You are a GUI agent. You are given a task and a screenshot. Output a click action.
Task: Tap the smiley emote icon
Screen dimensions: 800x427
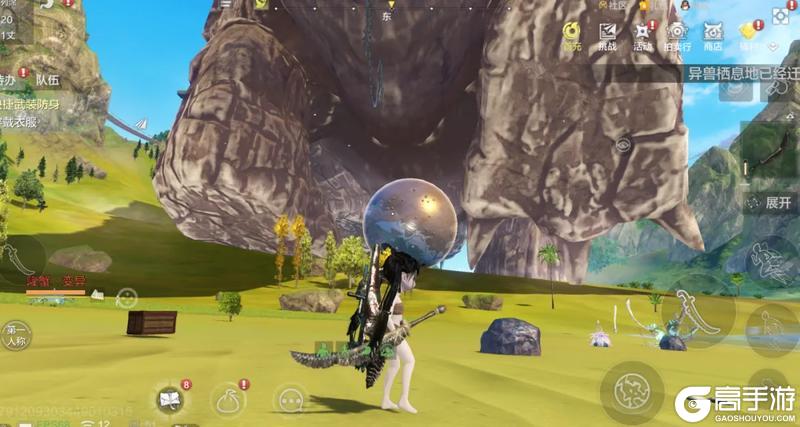pos(126,297)
